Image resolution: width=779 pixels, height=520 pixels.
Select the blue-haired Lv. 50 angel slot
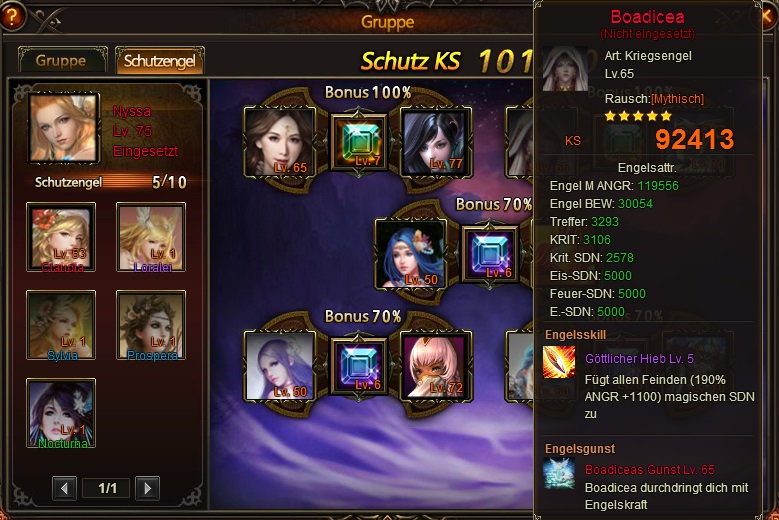pos(409,253)
